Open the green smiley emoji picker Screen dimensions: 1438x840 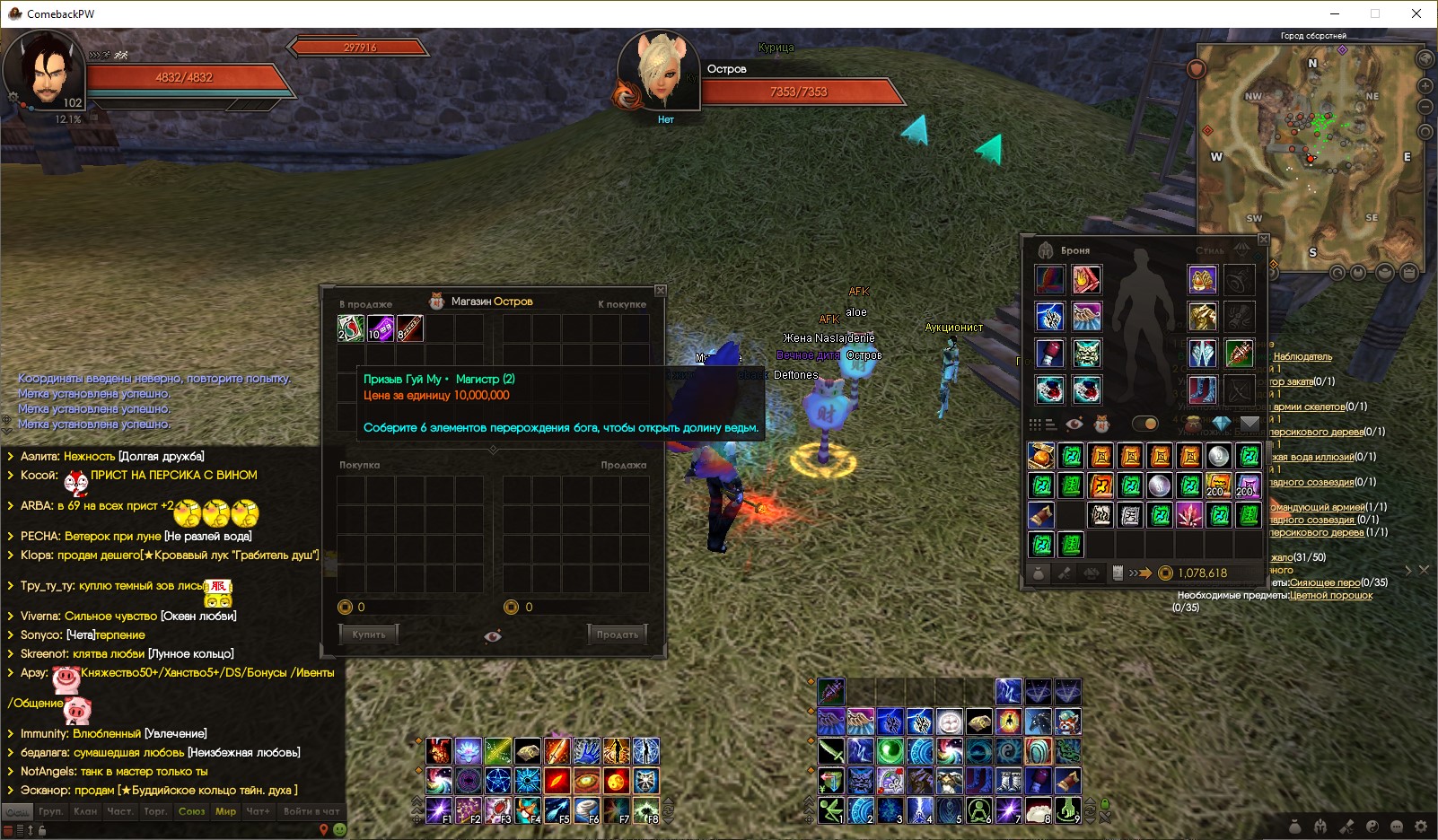339,830
